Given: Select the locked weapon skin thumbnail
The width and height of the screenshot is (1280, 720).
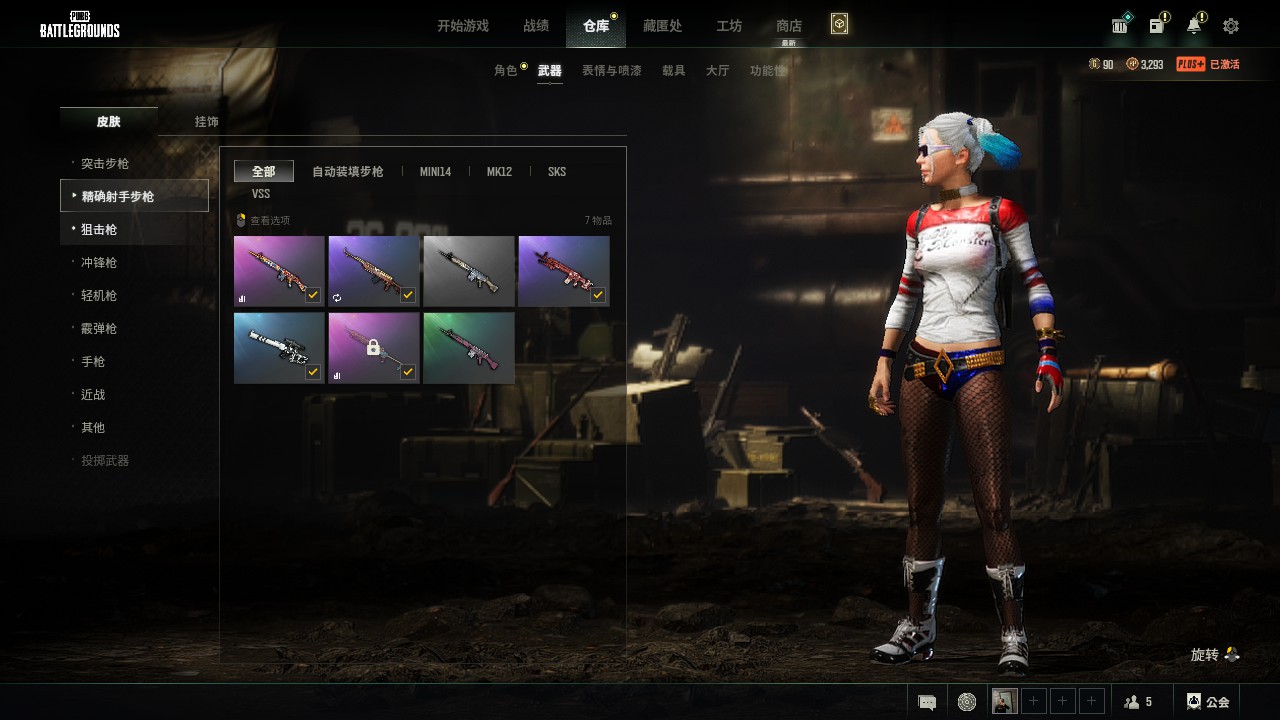Looking at the screenshot, I should click(x=373, y=348).
